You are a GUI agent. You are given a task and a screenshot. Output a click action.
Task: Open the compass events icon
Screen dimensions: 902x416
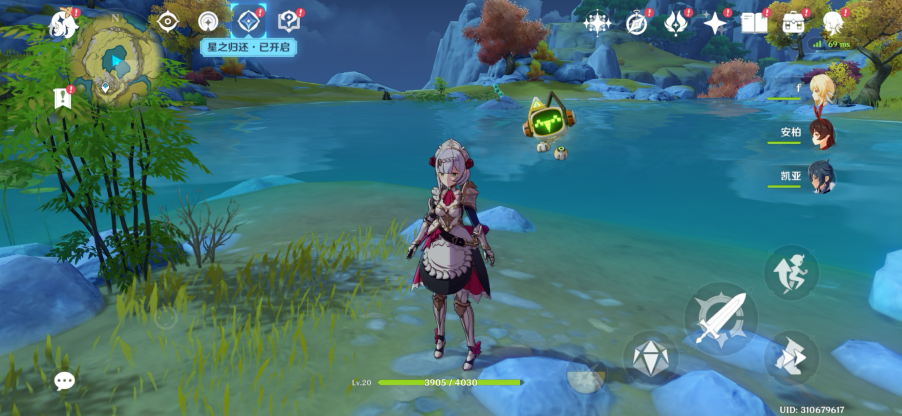tap(637, 22)
